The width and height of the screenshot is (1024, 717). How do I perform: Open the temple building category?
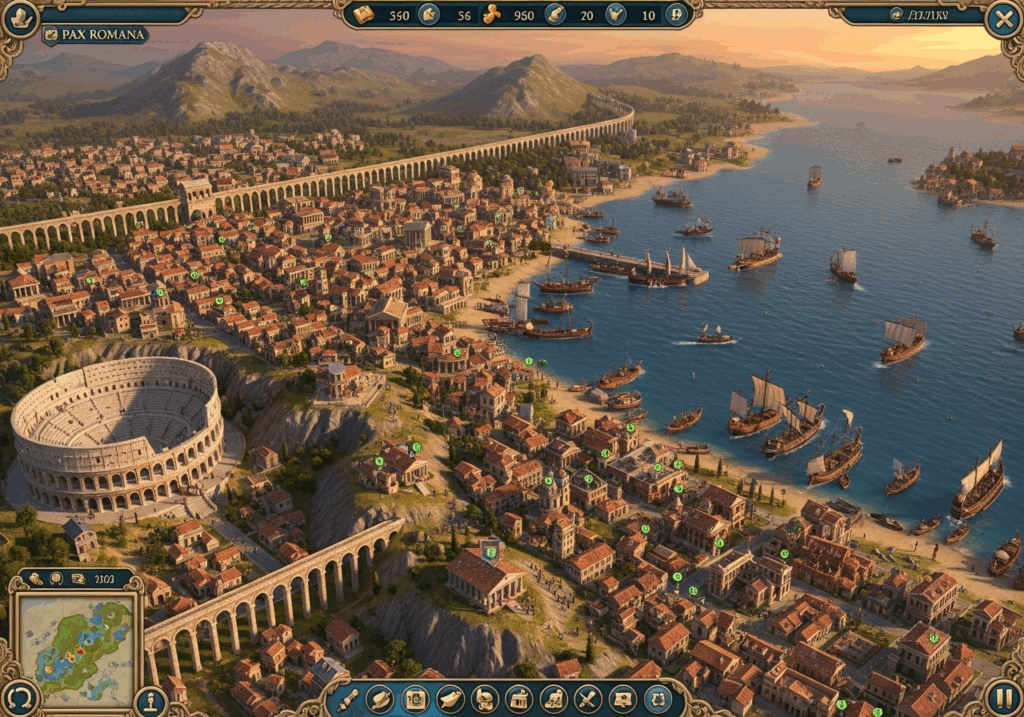pos(518,699)
